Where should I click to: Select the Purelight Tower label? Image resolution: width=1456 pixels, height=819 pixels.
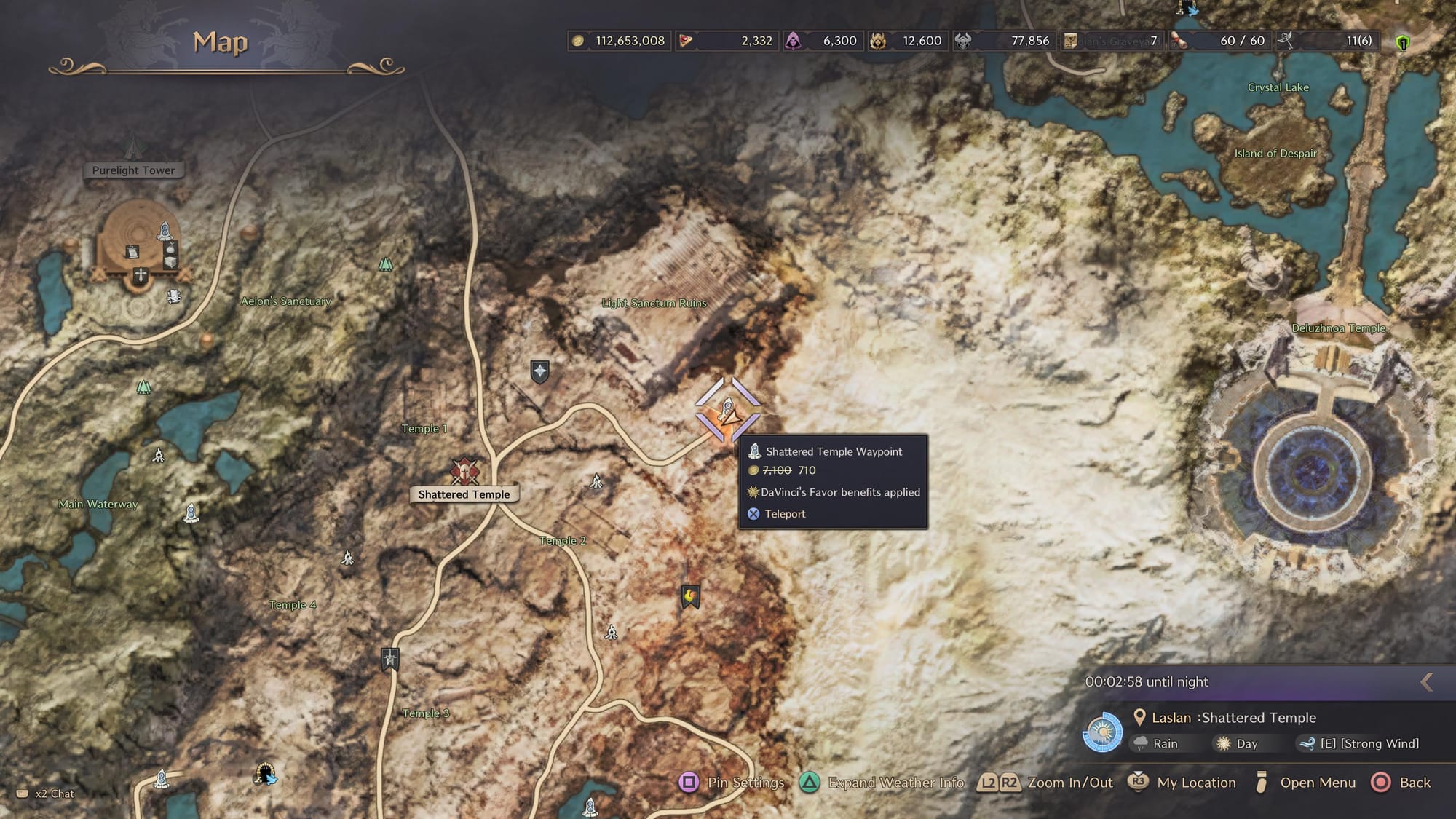point(133,170)
